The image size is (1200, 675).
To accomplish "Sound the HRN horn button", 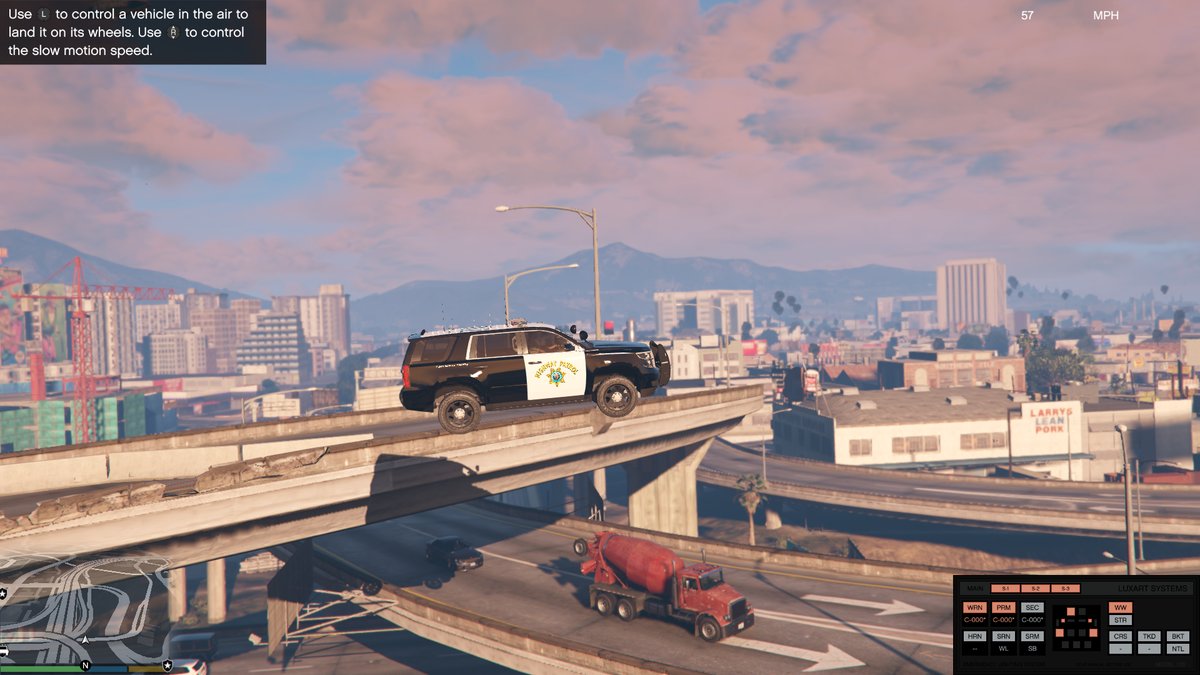I will tap(975, 636).
